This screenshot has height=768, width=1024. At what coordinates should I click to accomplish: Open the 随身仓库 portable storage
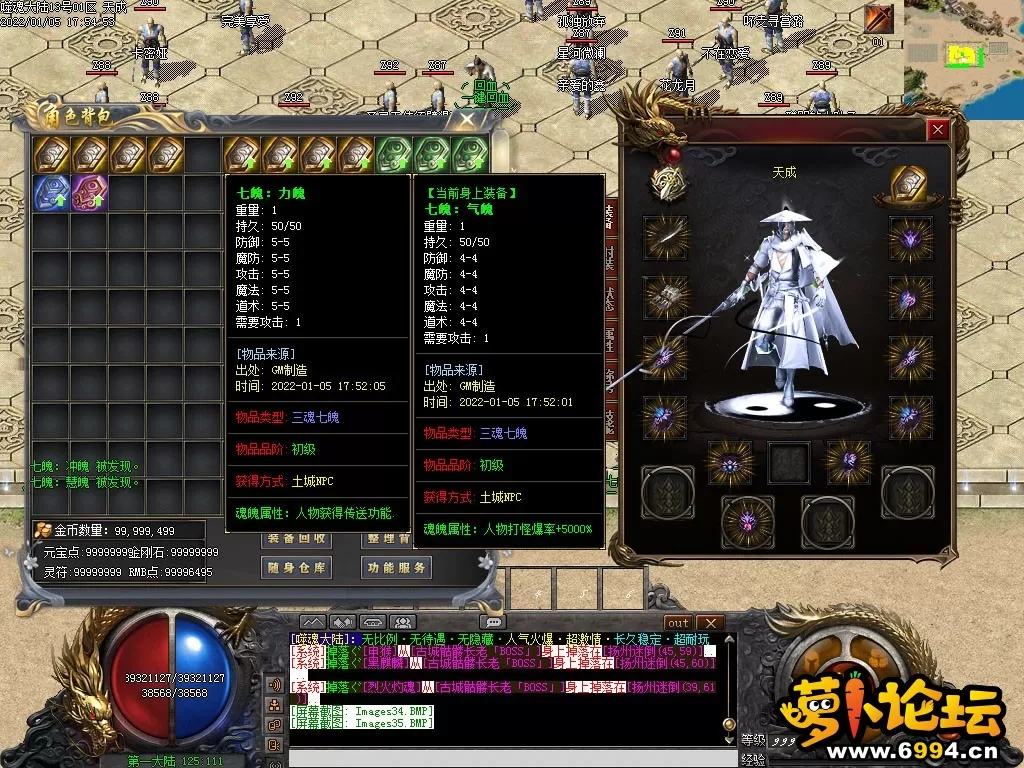(296, 568)
